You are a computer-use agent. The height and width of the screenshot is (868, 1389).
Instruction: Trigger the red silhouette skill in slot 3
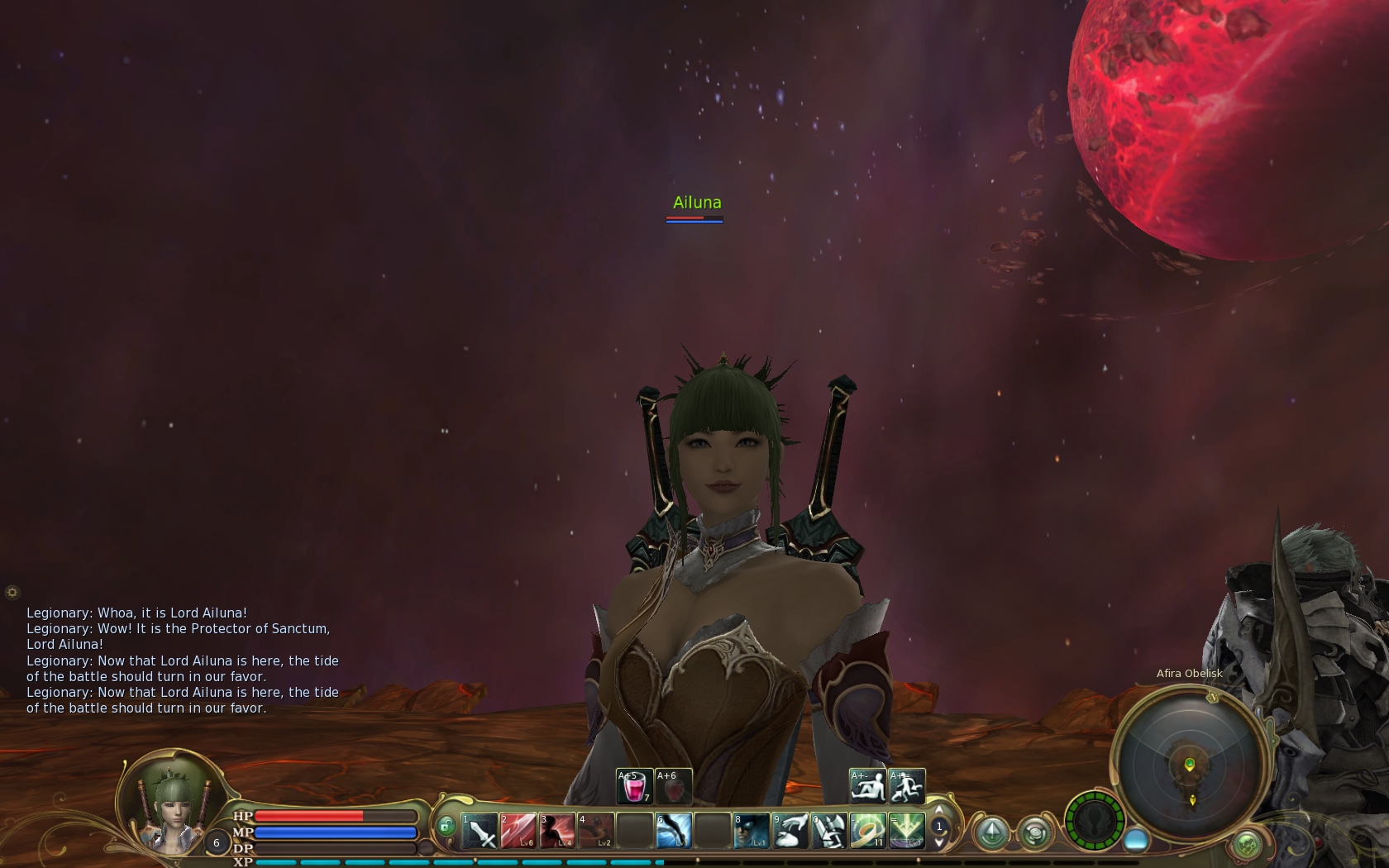click(x=557, y=830)
